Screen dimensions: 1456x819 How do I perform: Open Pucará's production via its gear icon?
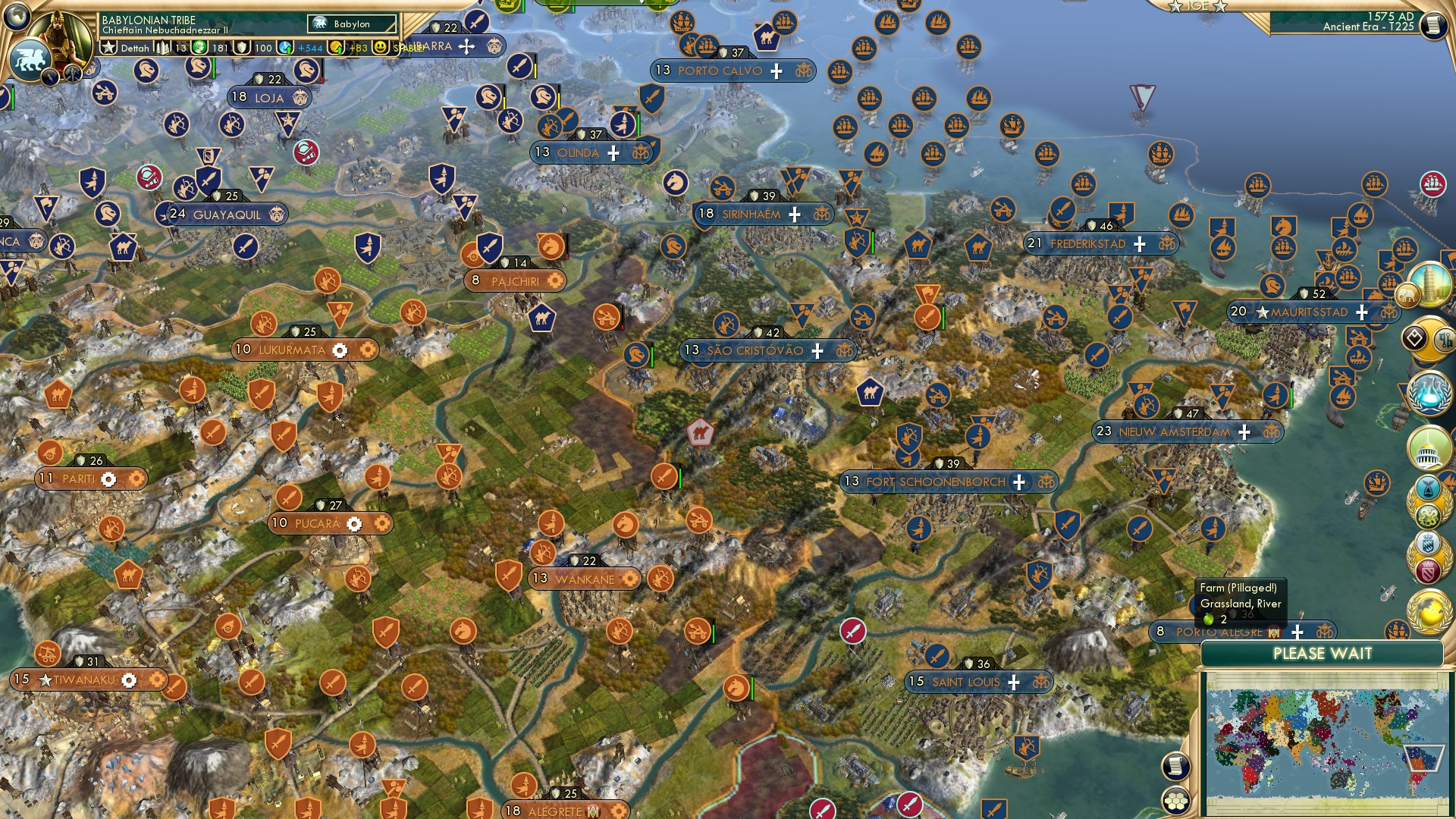click(353, 523)
